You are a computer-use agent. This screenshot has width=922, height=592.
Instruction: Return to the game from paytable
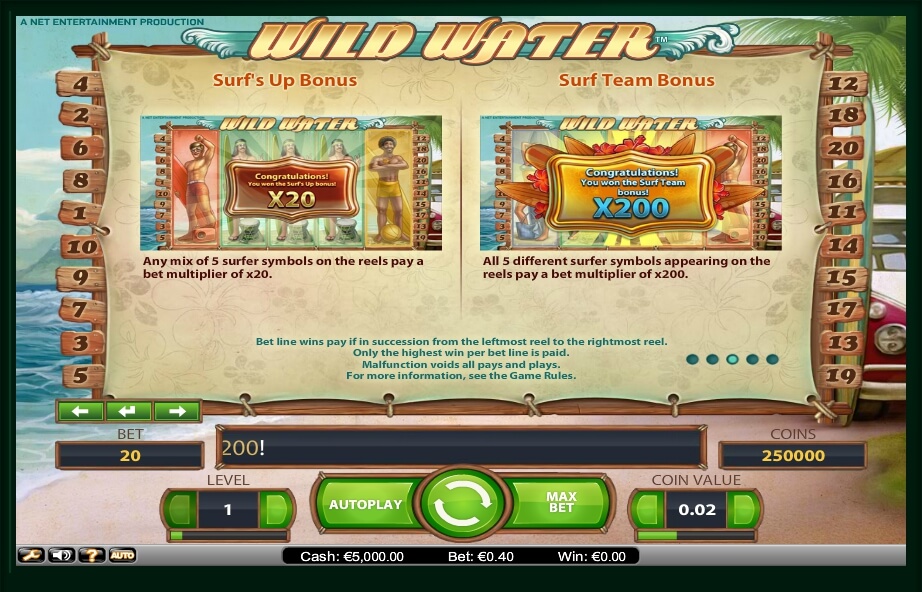click(129, 411)
